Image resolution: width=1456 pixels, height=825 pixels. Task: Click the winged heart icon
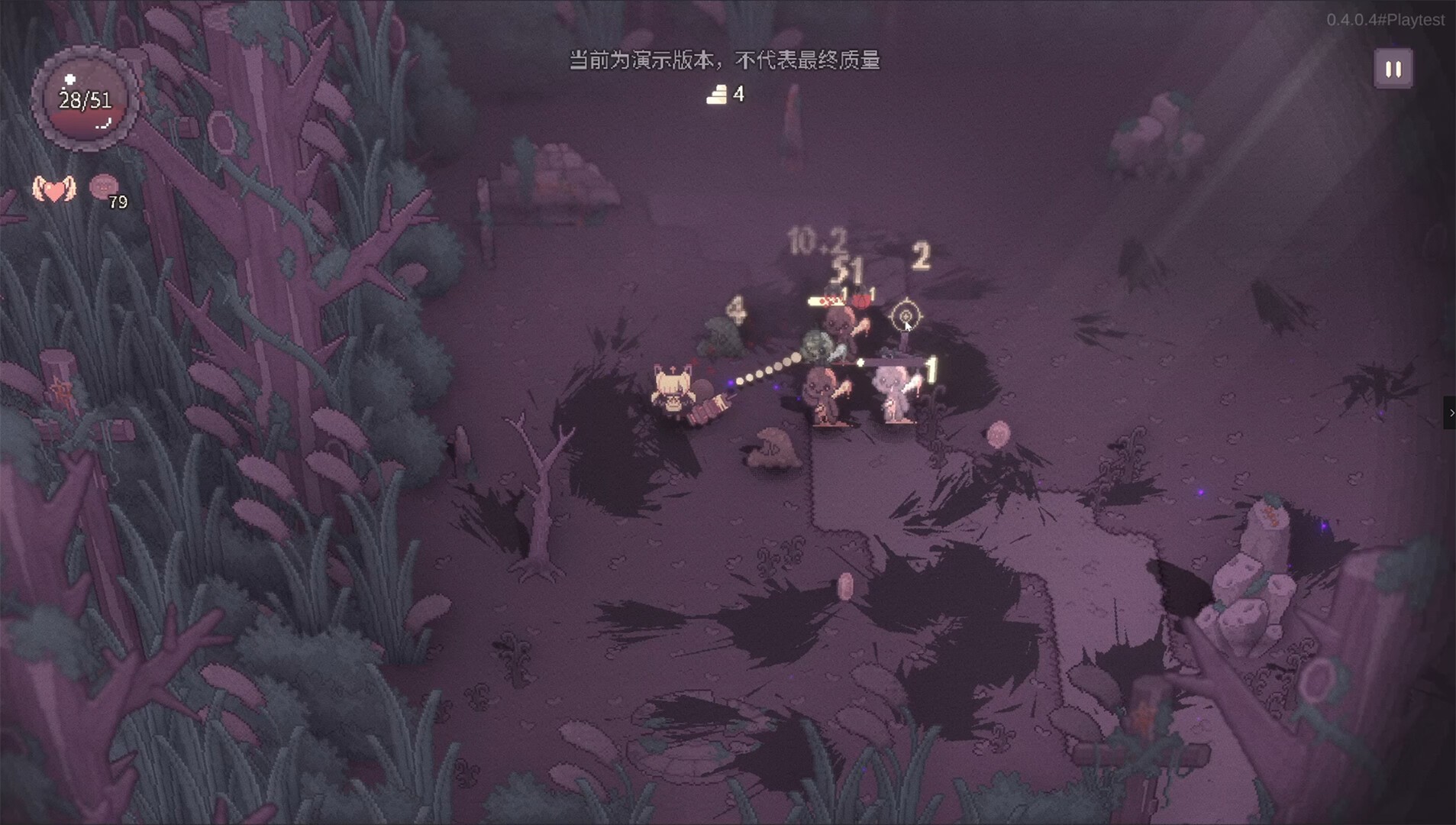click(x=54, y=189)
